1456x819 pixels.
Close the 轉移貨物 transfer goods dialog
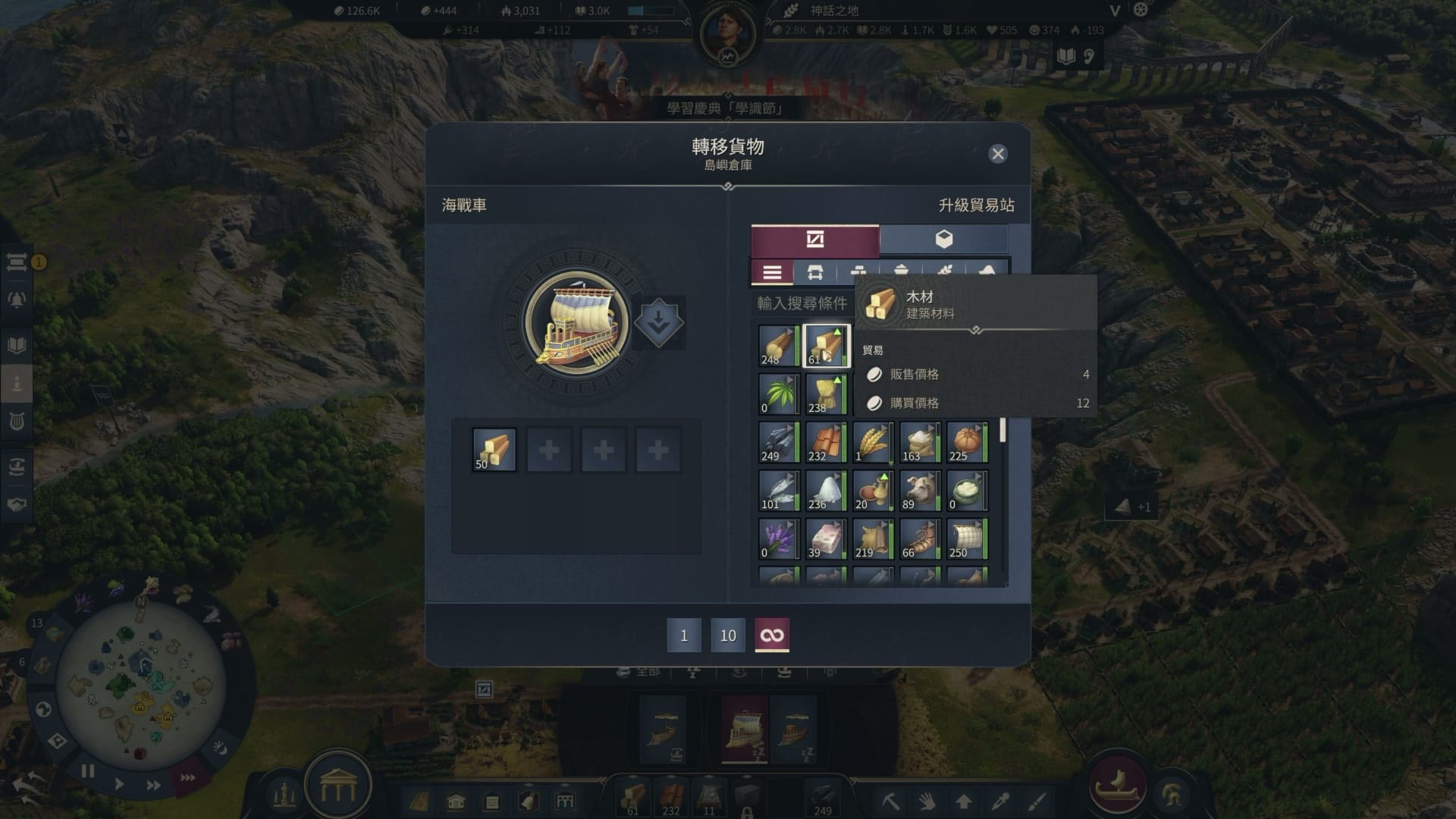pyautogui.click(x=998, y=154)
